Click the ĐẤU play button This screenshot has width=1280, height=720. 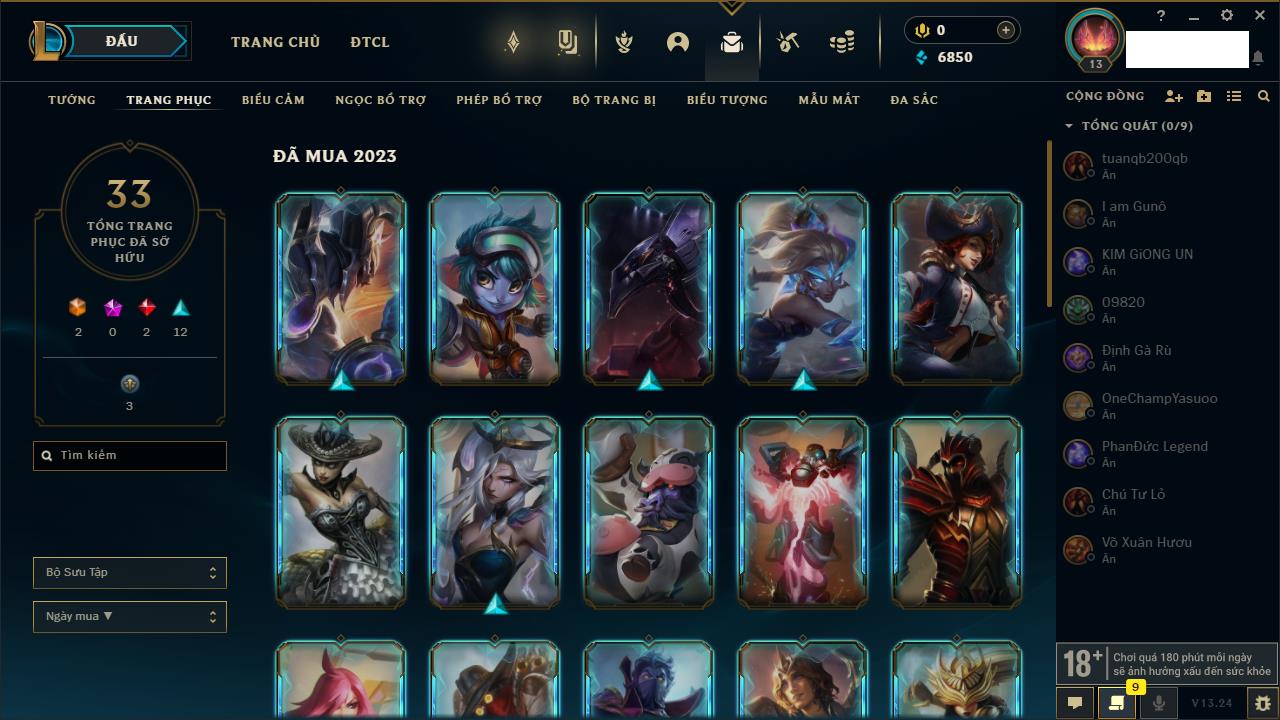[x=121, y=41]
